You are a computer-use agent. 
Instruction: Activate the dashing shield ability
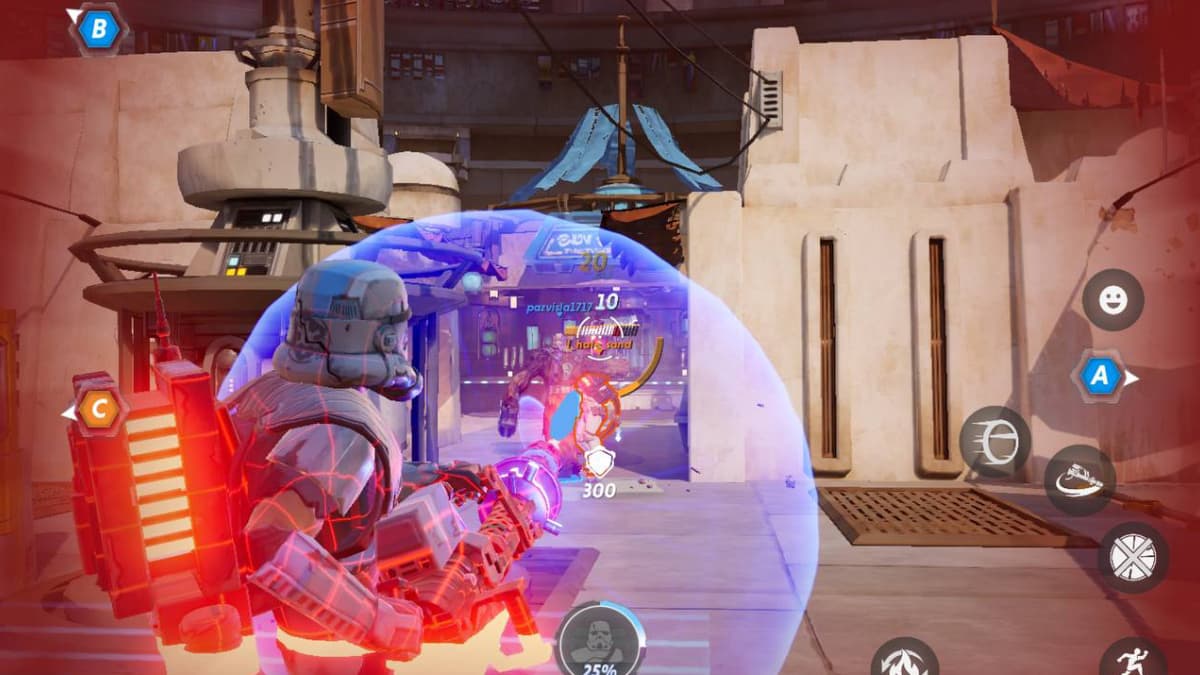[x=994, y=442]
